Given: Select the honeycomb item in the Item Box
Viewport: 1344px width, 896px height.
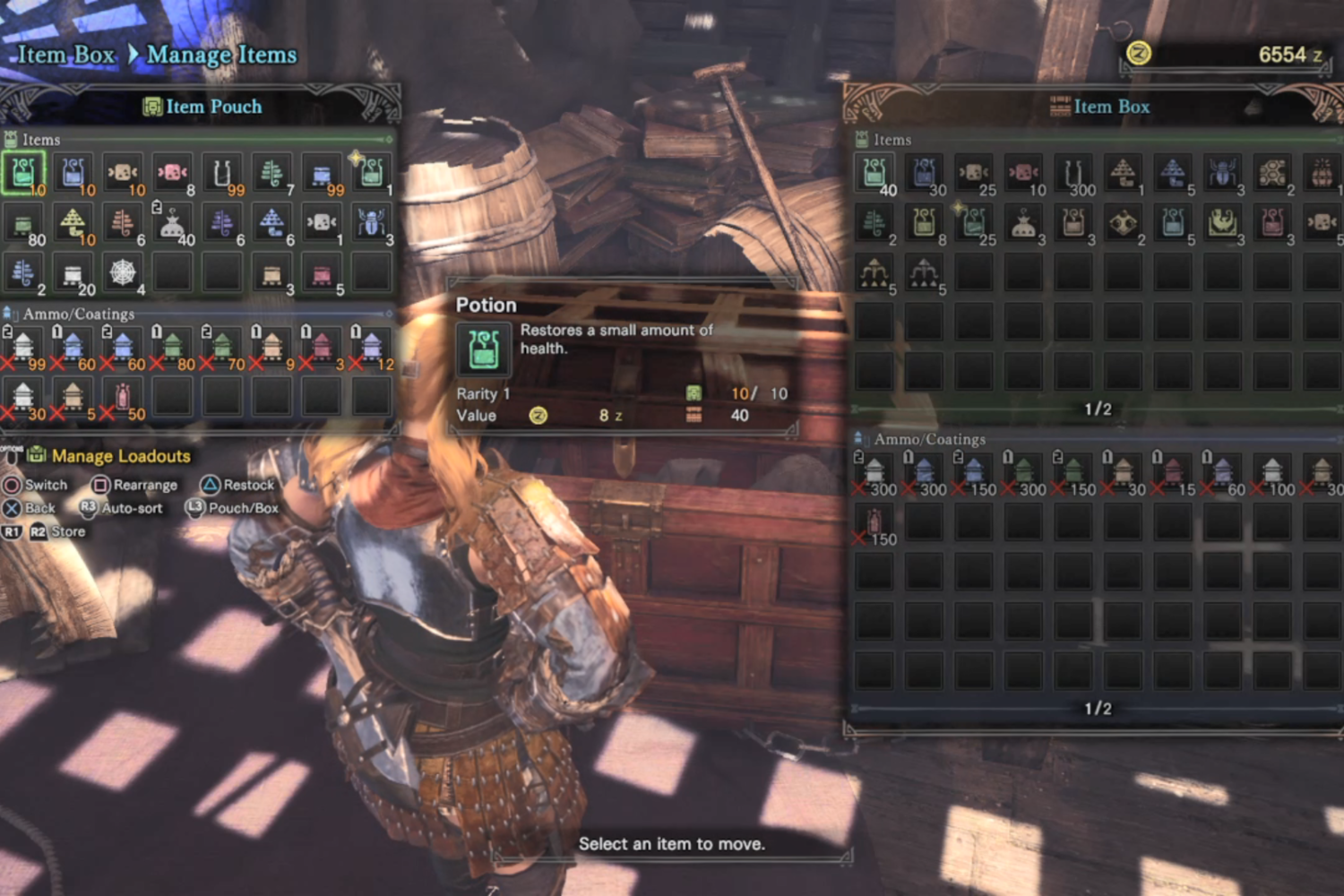Looking at the screenshot, I should coord(1272,171).
